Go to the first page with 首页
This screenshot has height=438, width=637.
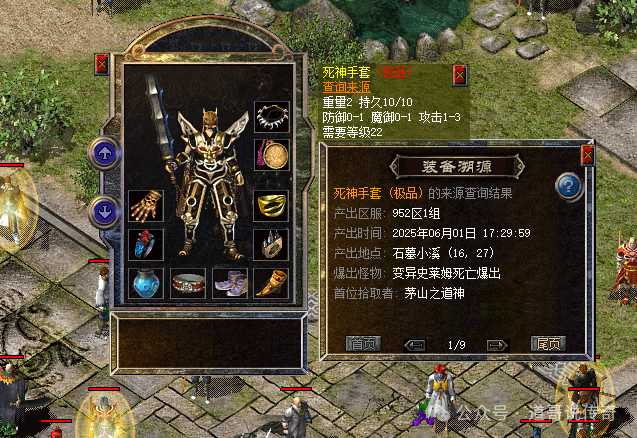(x=364, y=344)
